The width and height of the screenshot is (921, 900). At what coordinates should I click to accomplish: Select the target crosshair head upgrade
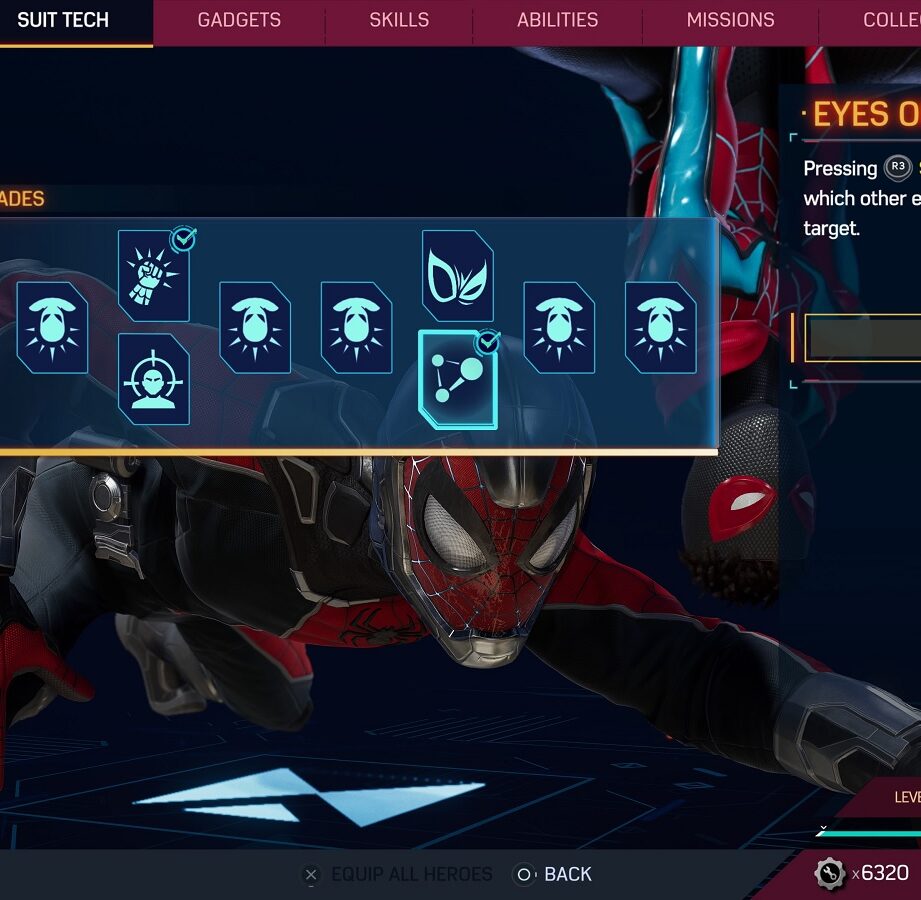tap(153, 379)
